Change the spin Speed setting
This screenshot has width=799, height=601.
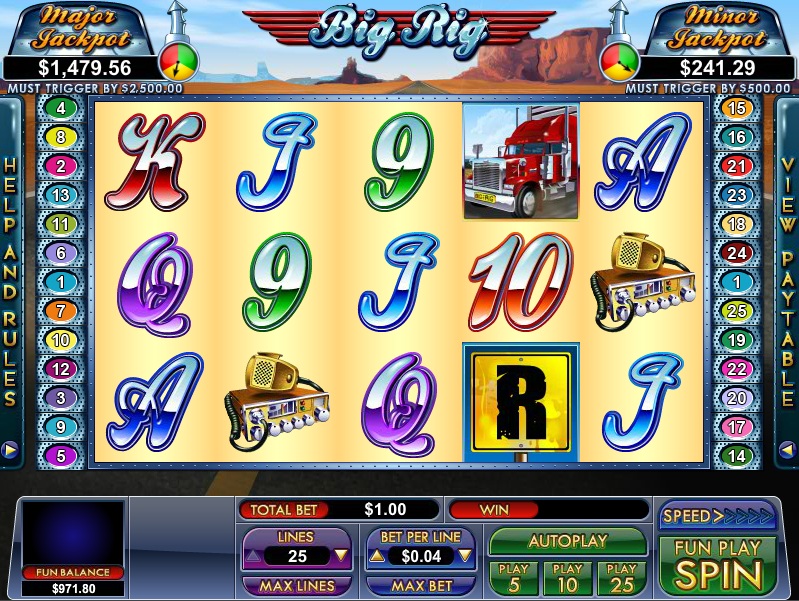pos(718,516)
